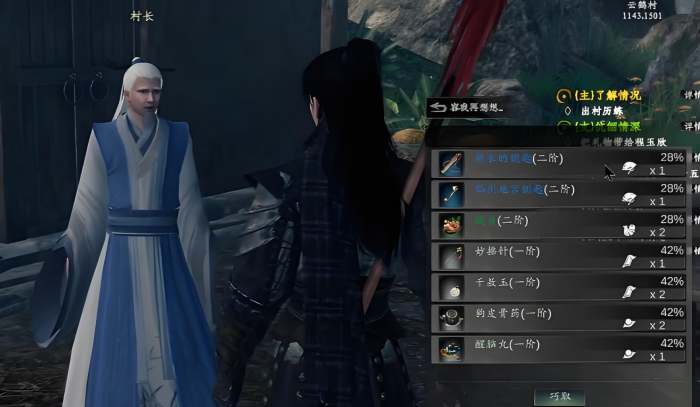Open the 了解情况 main quest tracker

tap(608, 96)
